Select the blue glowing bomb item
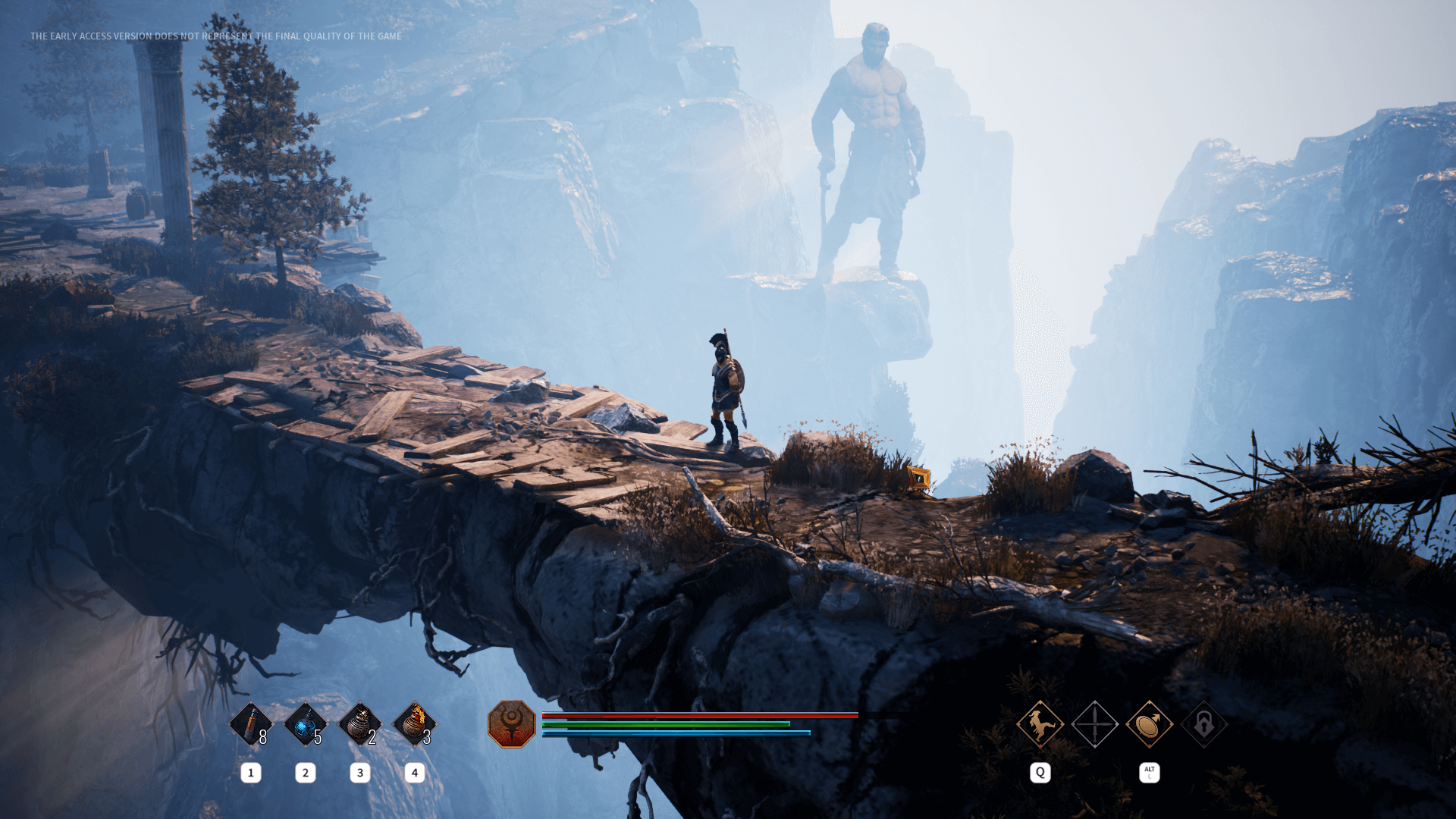 click(x=305, y=724)
